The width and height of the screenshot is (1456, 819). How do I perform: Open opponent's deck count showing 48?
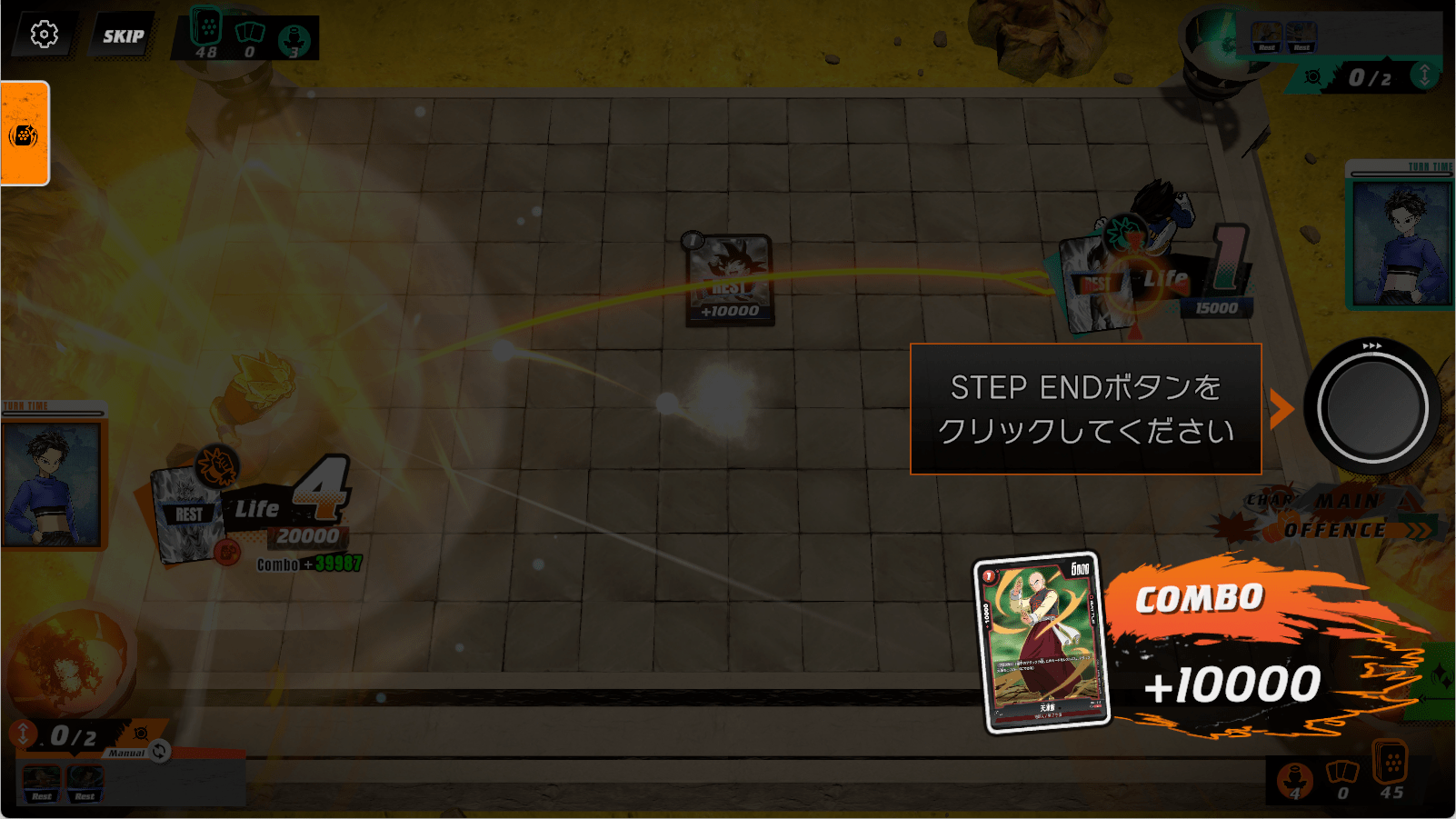click(x=207, y=35)
